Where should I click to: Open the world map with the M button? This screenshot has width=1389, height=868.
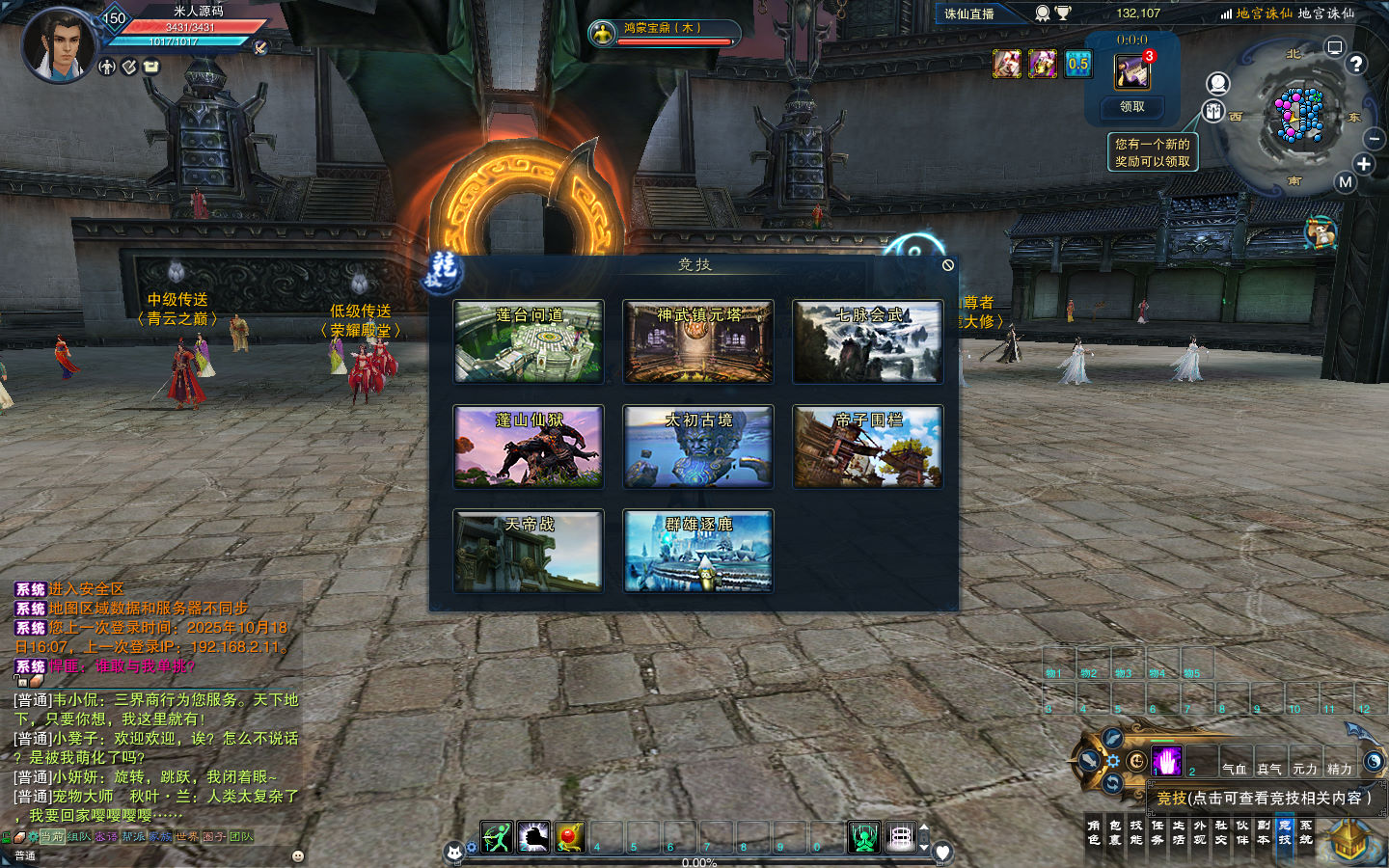tap(1346, 182)
